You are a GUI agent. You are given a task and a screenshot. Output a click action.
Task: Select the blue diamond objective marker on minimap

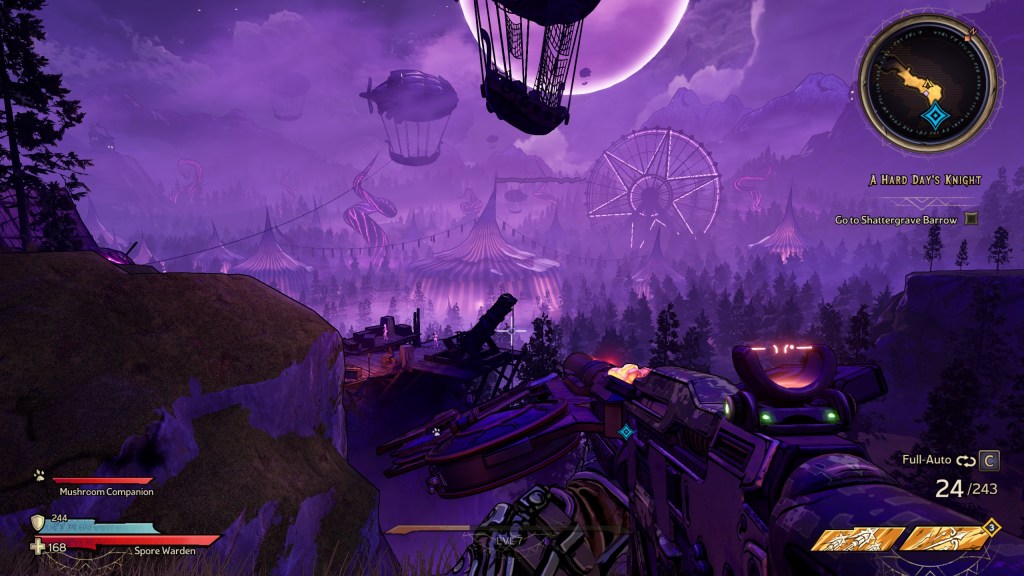[935, 117]
